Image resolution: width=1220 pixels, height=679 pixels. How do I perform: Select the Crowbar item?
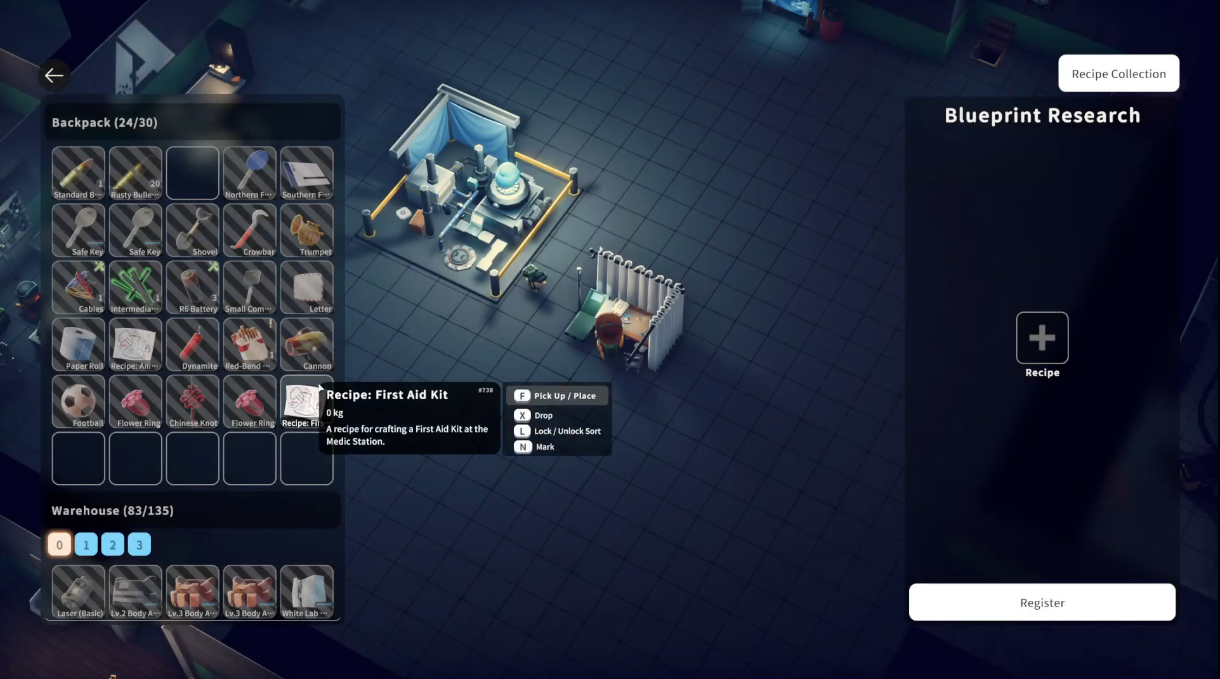(249, 230)
